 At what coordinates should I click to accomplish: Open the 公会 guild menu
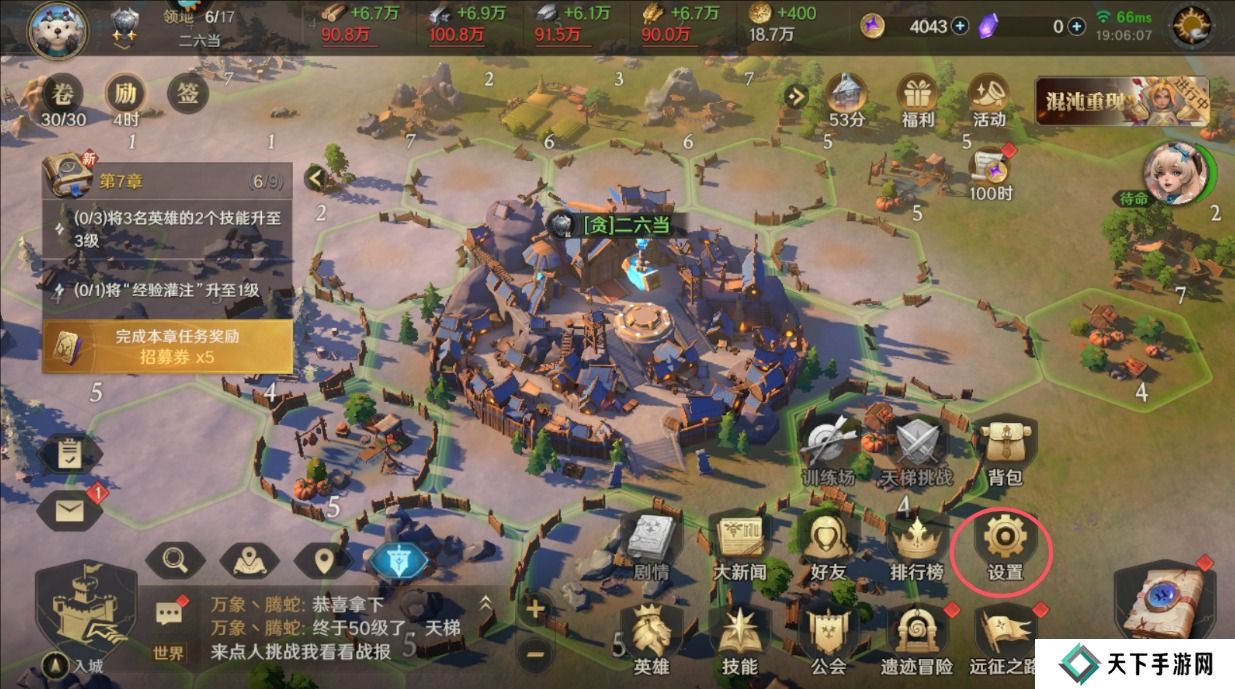point(828,636)
